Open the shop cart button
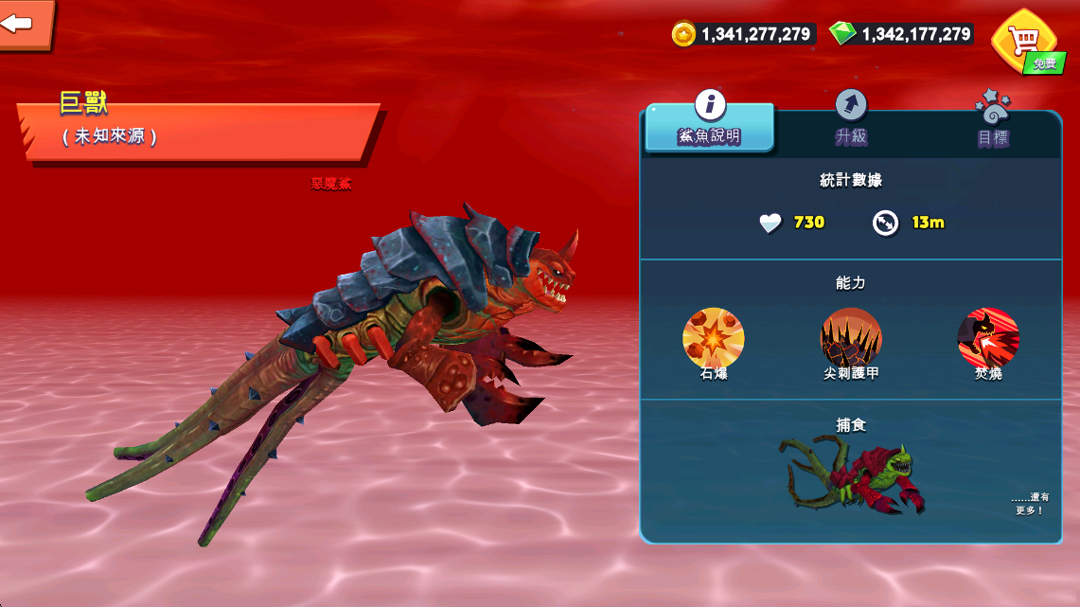This screenshot has height=607, width=1080. (x=1023, y=41)
